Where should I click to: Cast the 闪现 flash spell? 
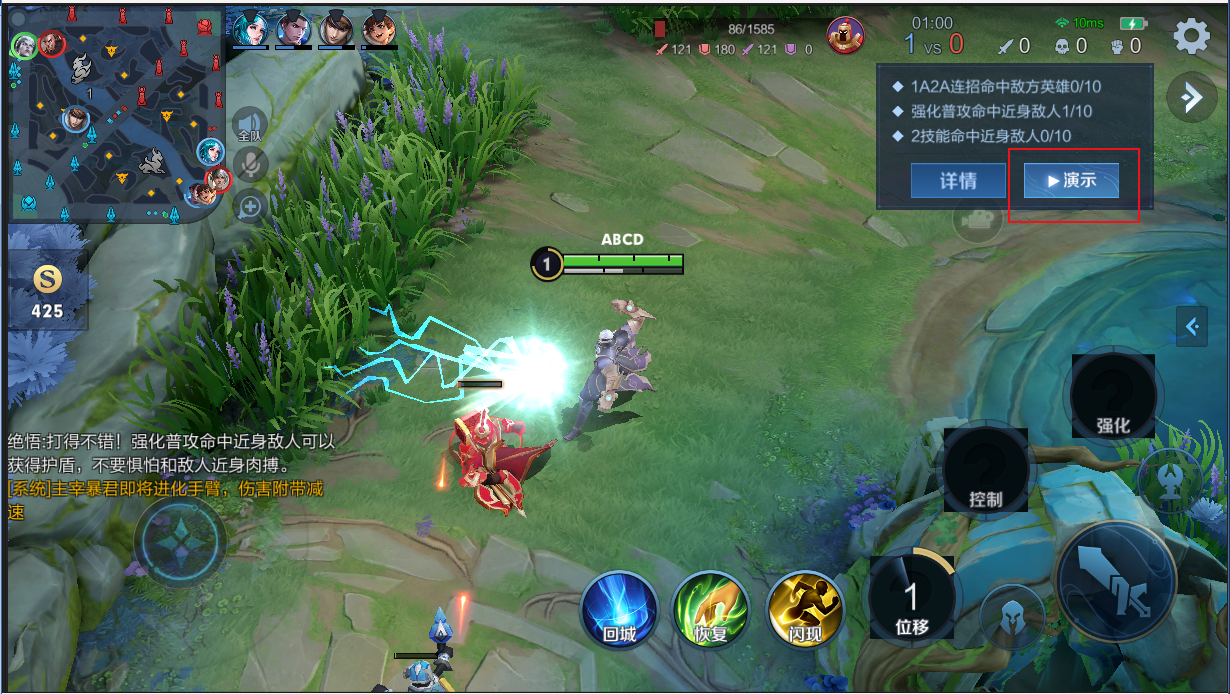(805, 609)
